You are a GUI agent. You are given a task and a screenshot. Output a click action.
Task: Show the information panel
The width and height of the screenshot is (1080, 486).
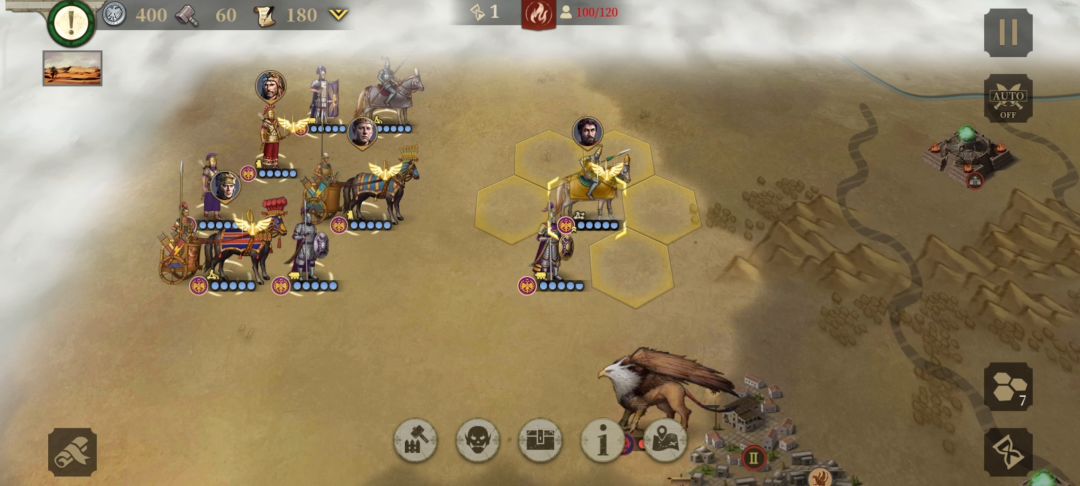[603, 440]
